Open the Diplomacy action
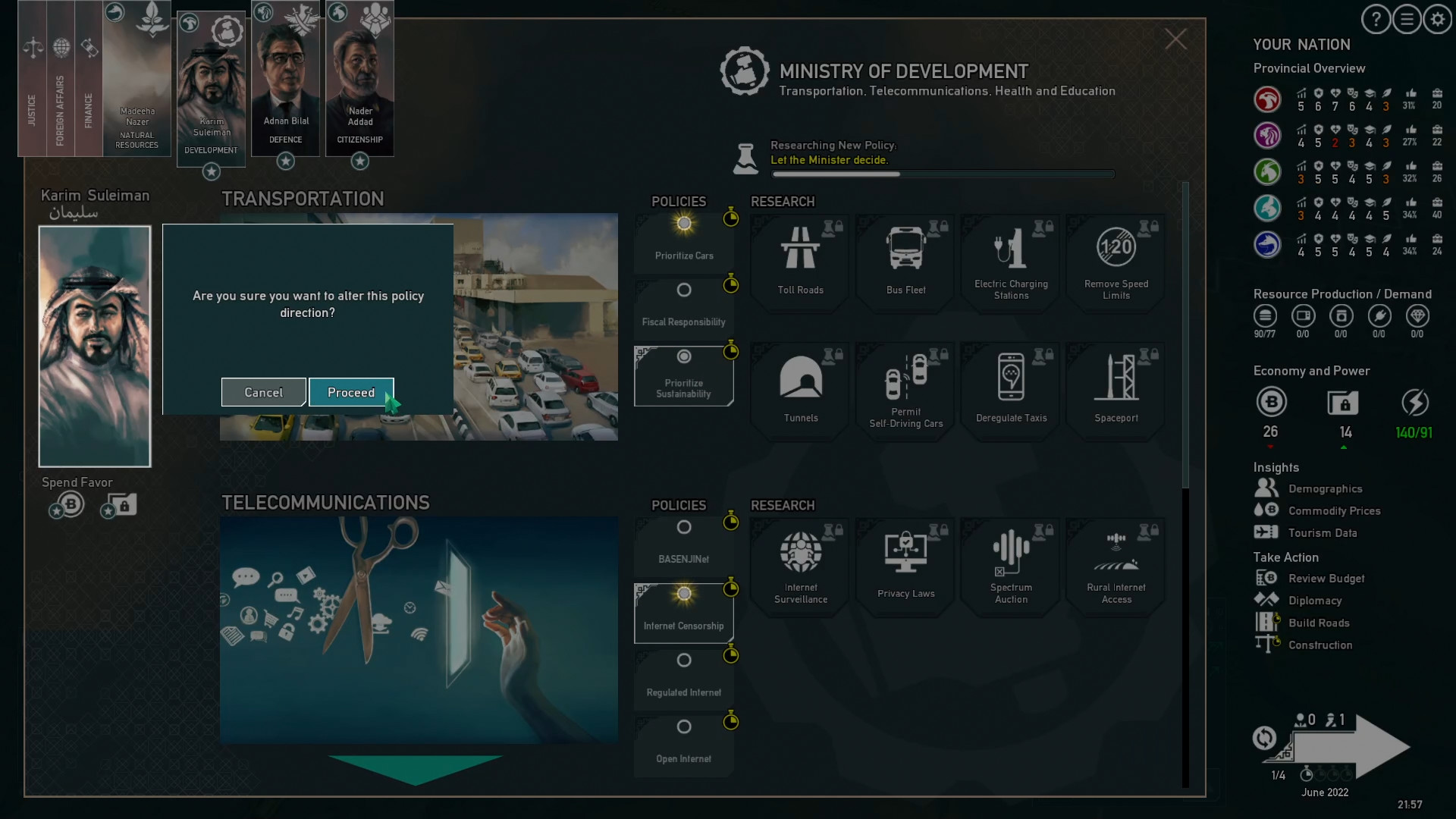The width and height of the screenshot is (1456, 819). click(x=1317, y=600)
